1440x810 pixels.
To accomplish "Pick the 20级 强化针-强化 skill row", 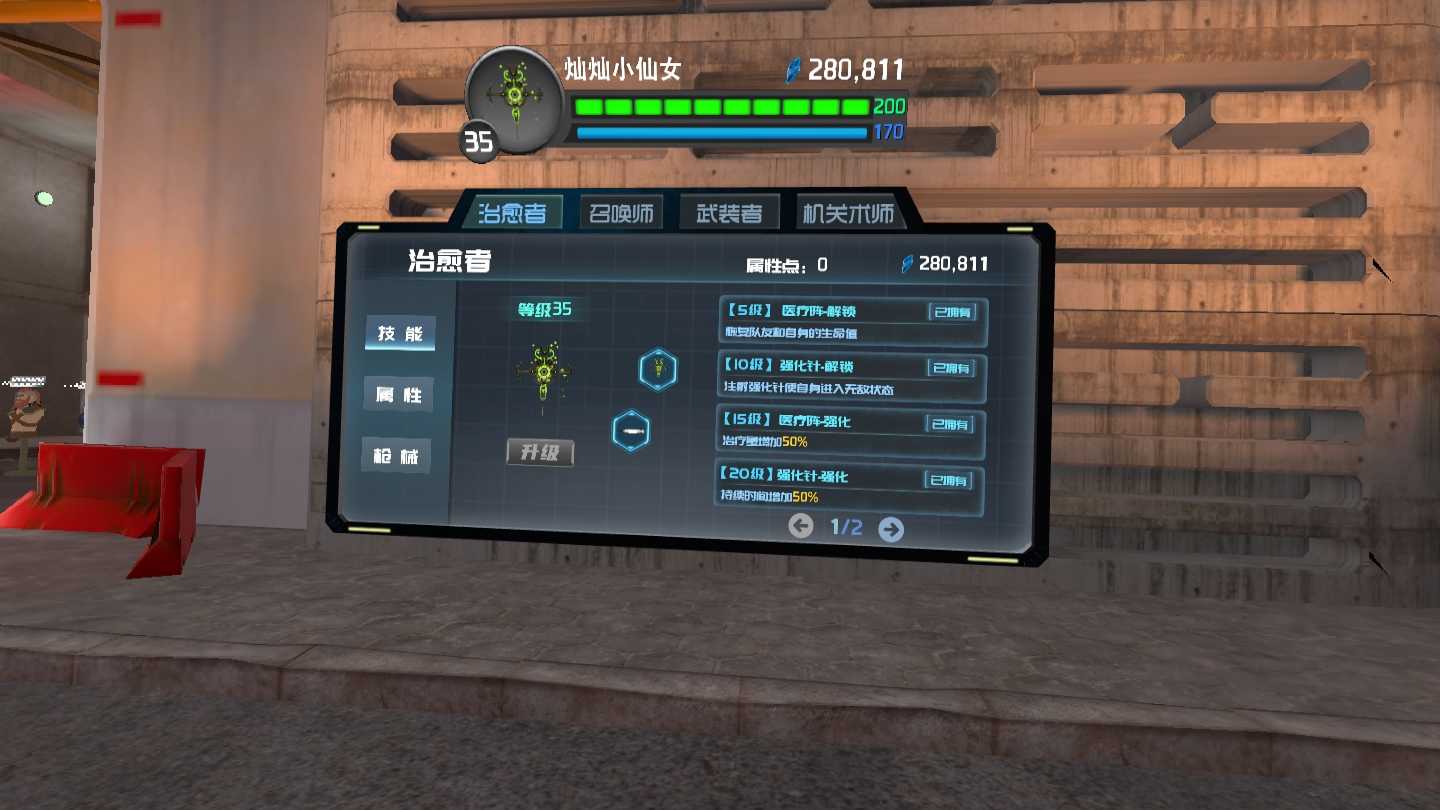I will coord(850,488).
